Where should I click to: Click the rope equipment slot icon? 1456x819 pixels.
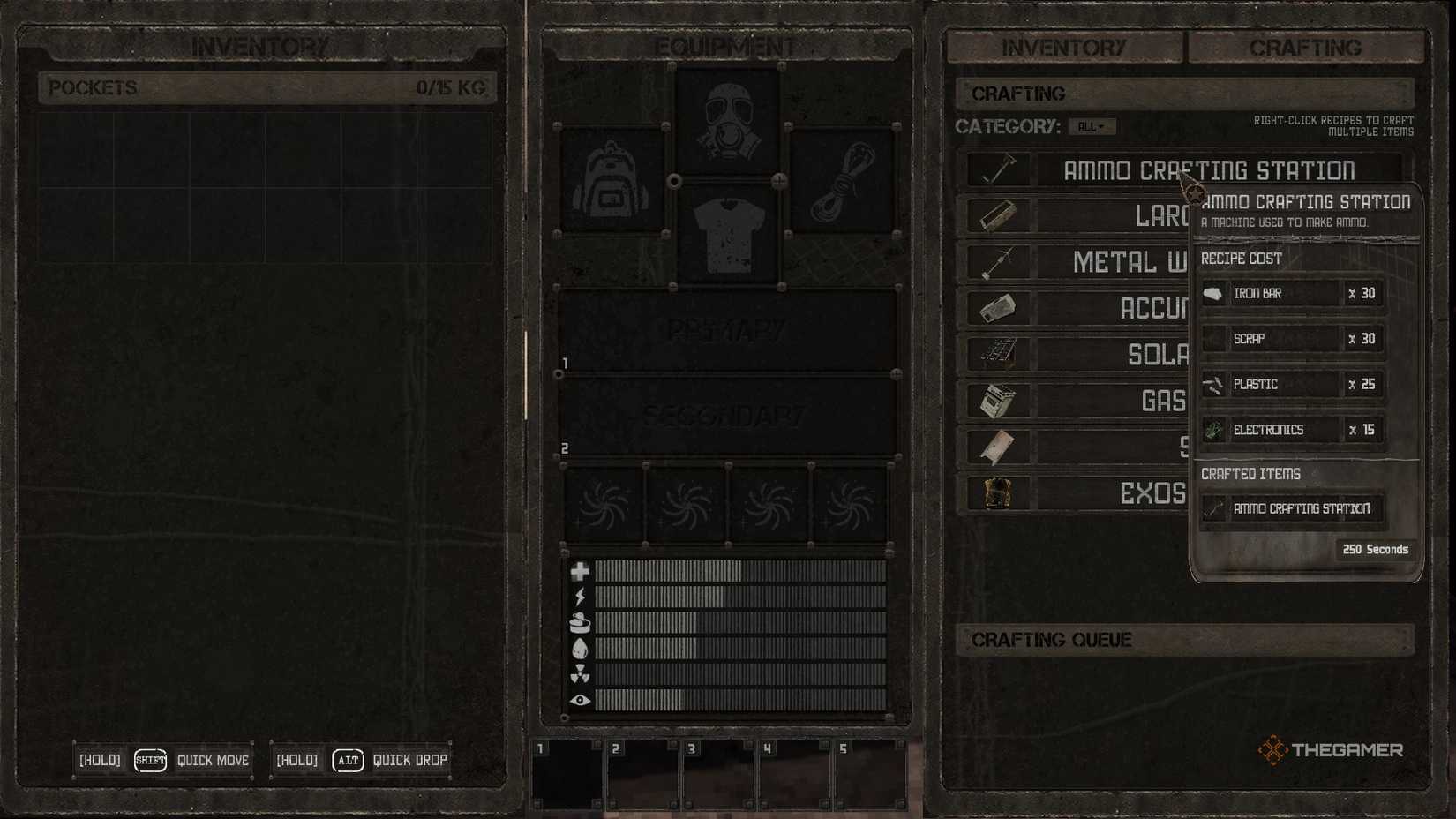(x=841, y=179)
